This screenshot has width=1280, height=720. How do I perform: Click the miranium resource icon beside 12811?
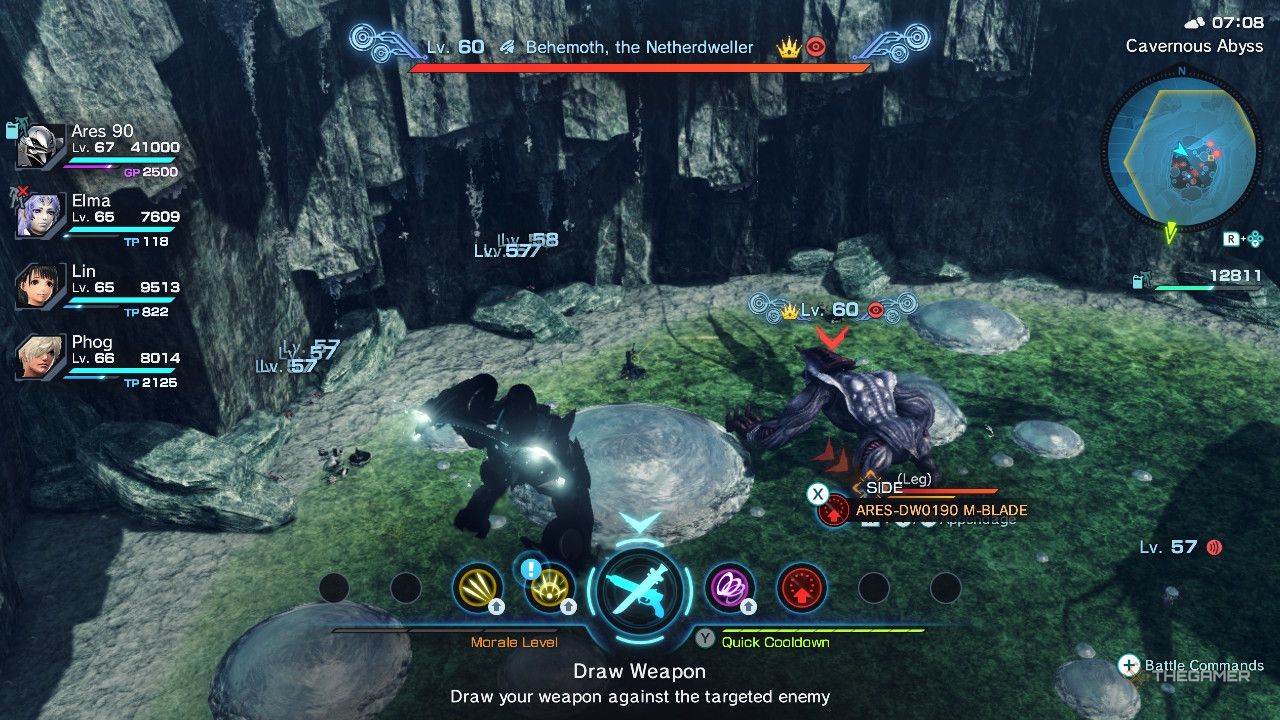1137,281
